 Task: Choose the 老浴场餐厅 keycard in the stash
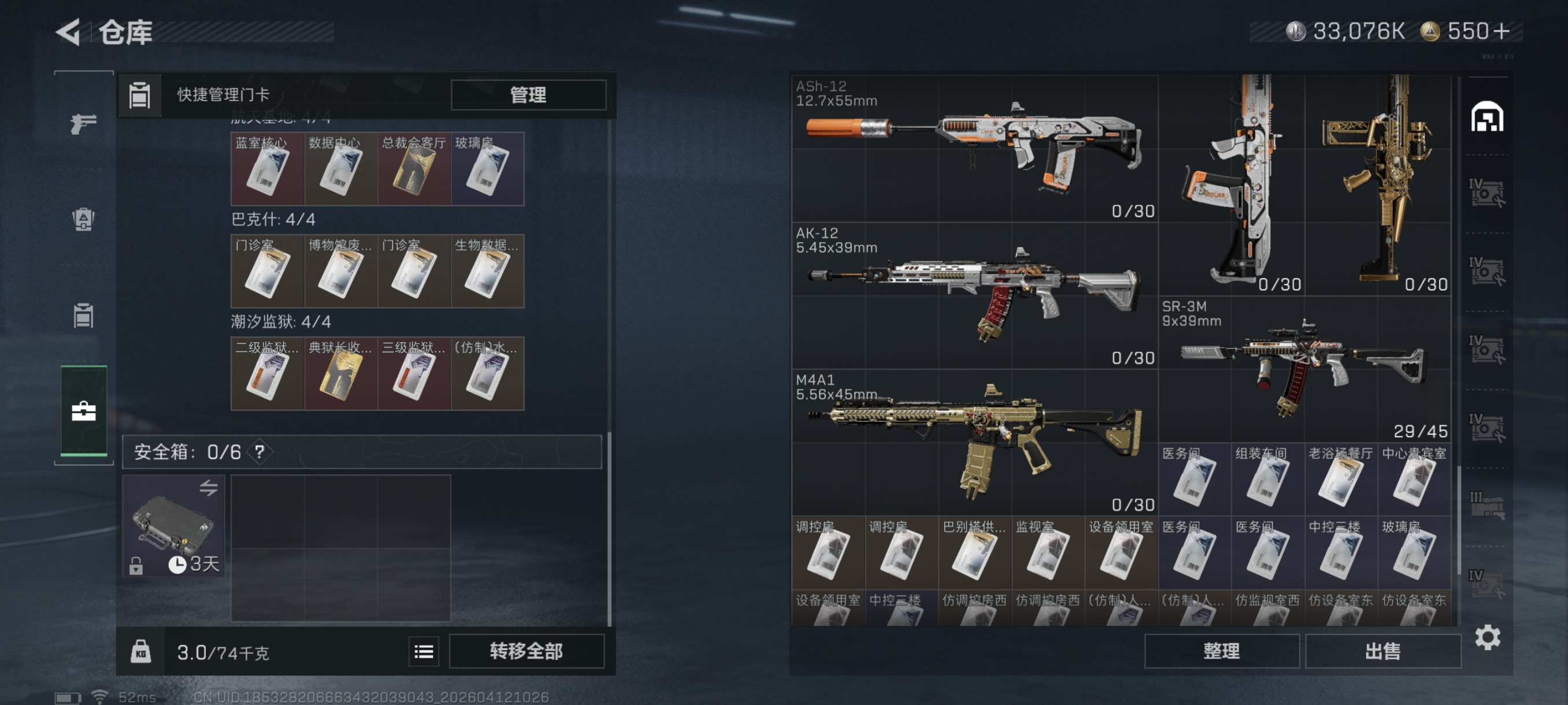[1340, 479]
